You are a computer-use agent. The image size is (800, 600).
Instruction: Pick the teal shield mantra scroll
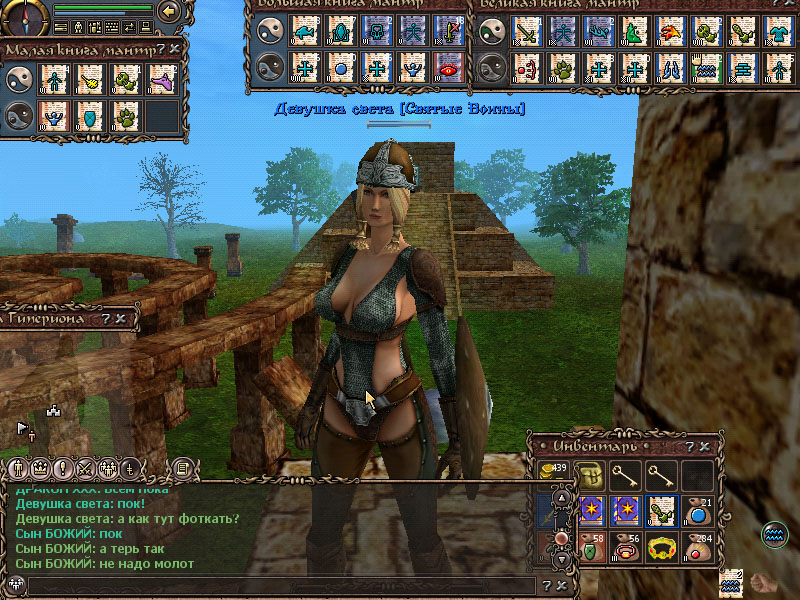(x=88, y=116)
